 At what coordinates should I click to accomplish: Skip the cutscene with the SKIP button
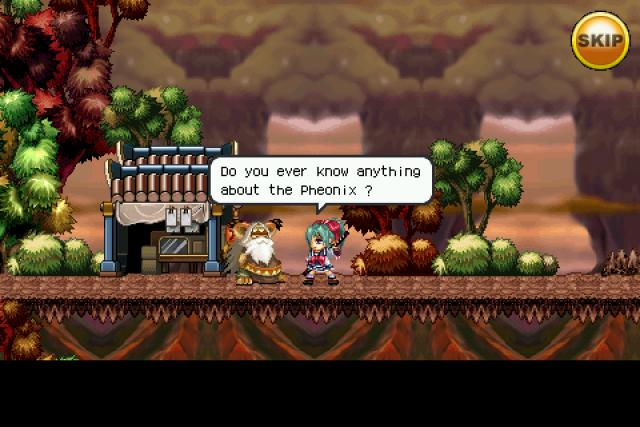(600, 40)
